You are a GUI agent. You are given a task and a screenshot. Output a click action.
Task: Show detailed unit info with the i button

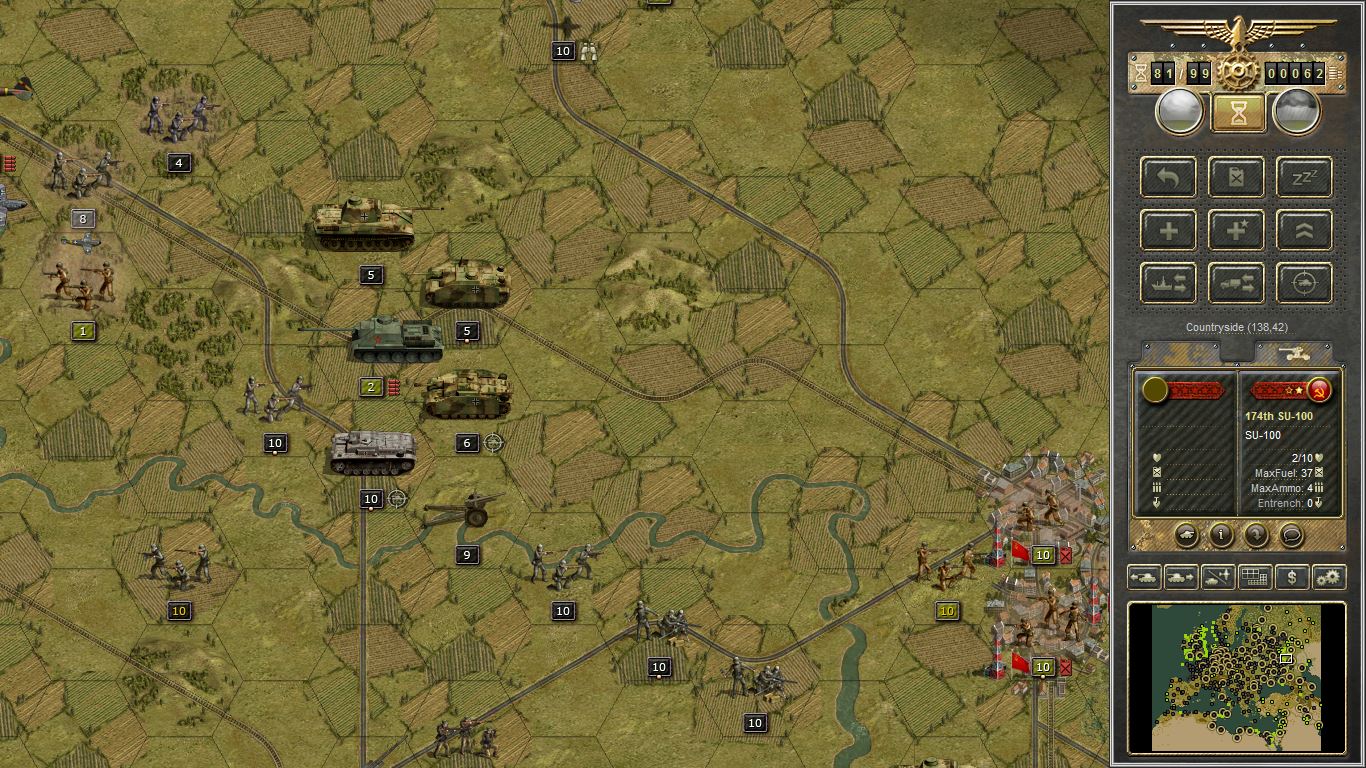(x=1221, y=535)
